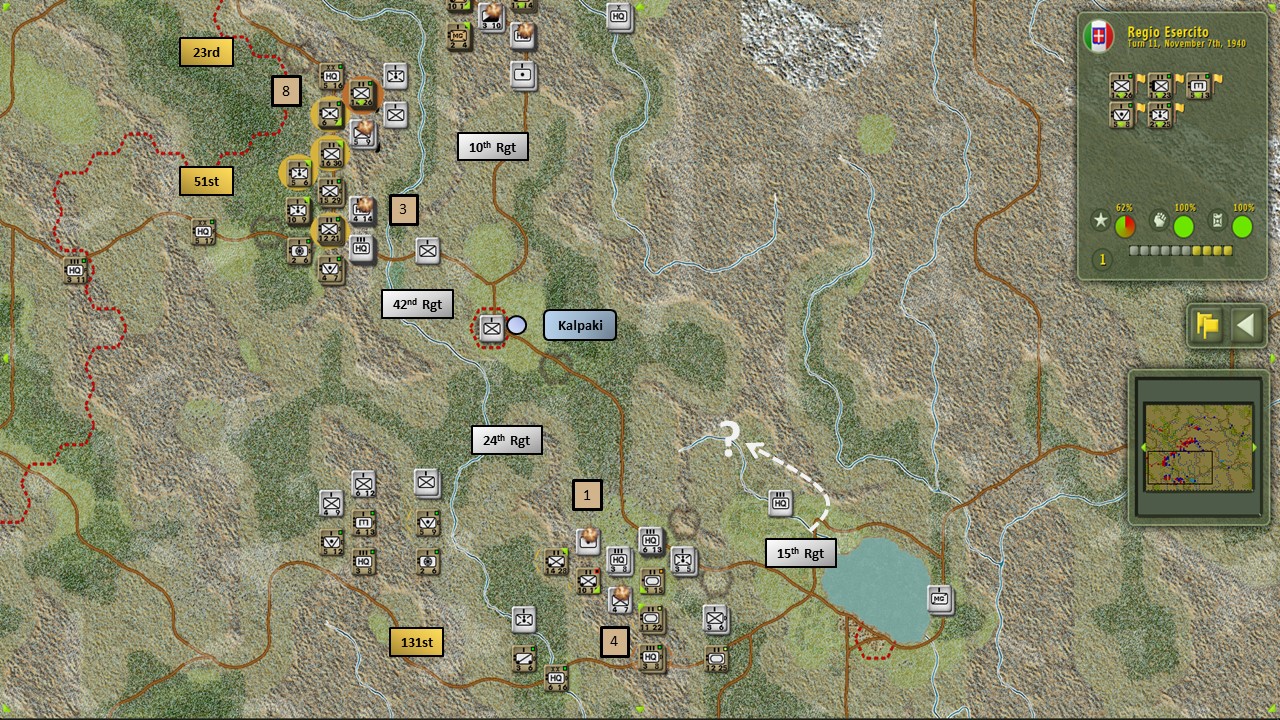Click the viewport rectangle inside the minimap
This screenshot has width=1280, height=720.
[1180, 467]
